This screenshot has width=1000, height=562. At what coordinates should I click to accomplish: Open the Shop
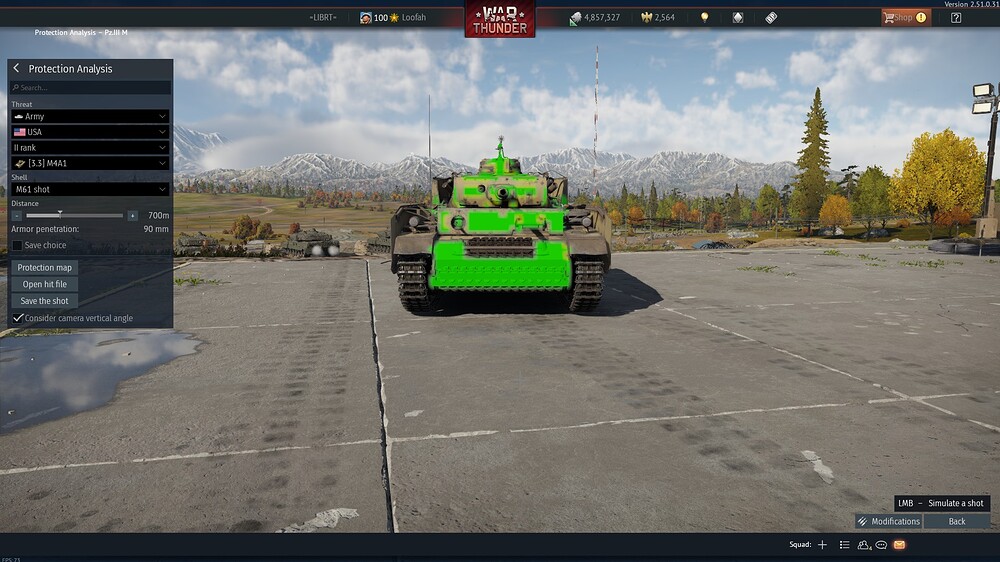coord(904,17)
